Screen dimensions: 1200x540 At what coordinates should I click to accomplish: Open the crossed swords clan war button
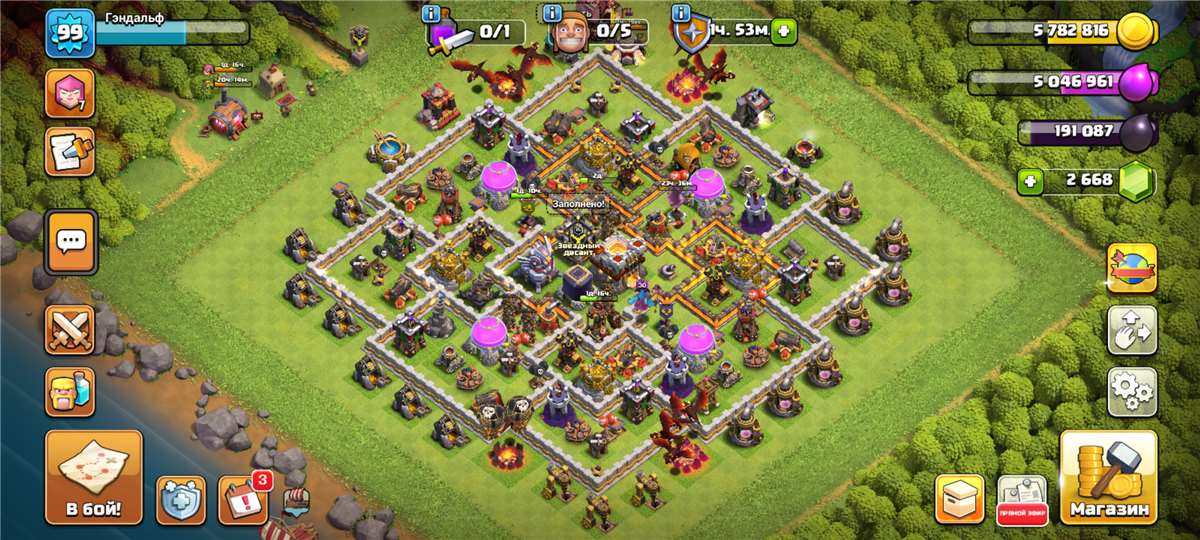tap(70, 330)
